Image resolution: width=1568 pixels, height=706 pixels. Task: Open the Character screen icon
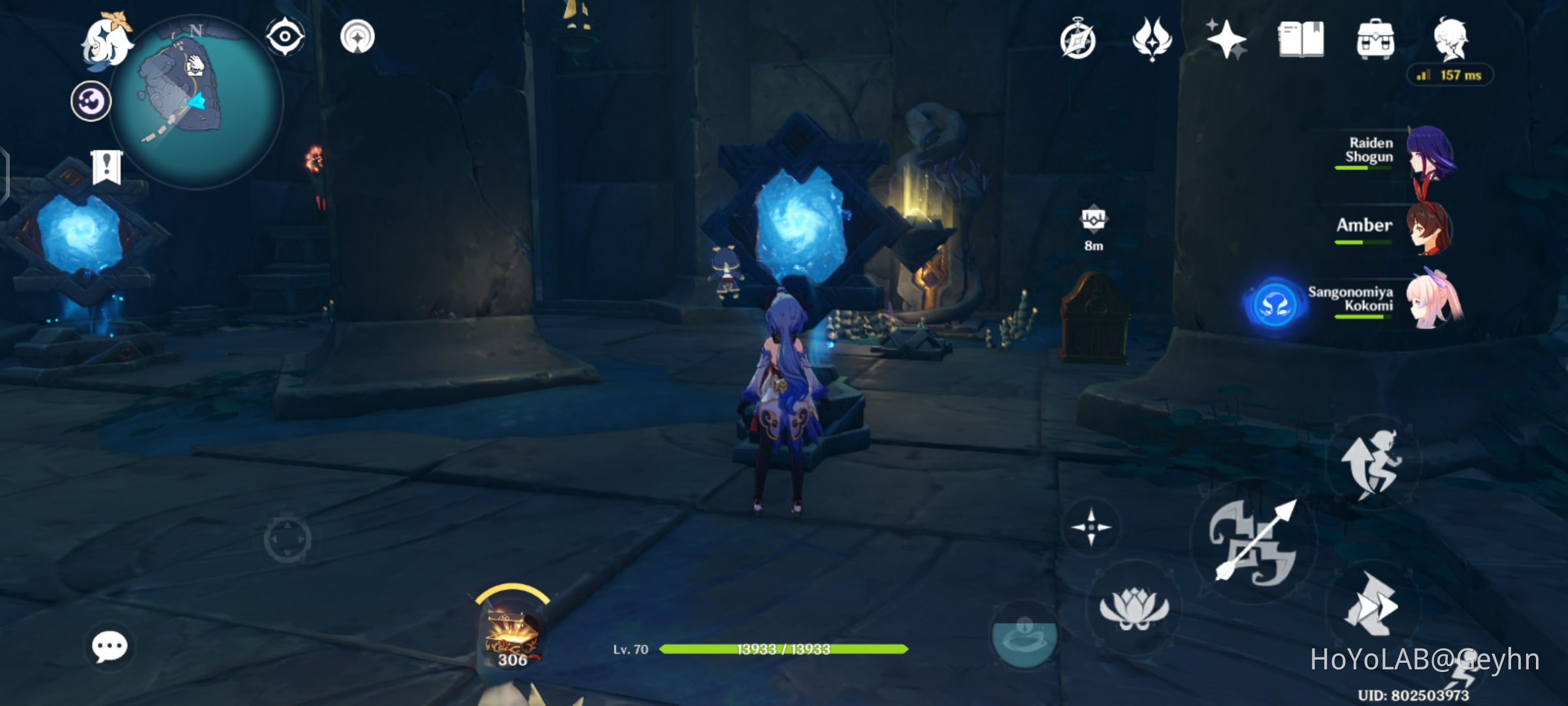pos(1456,41)
